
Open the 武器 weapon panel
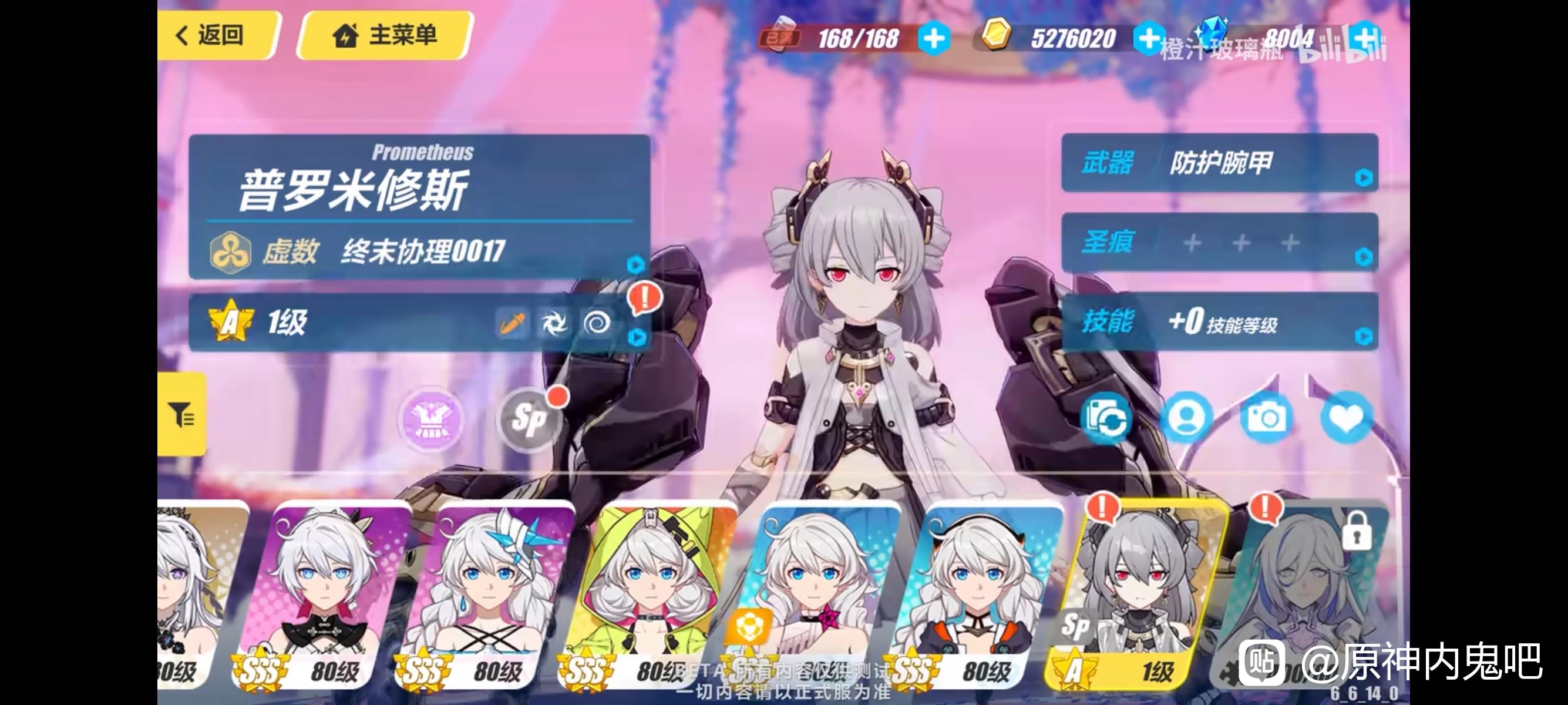(x=1219, y=163)
